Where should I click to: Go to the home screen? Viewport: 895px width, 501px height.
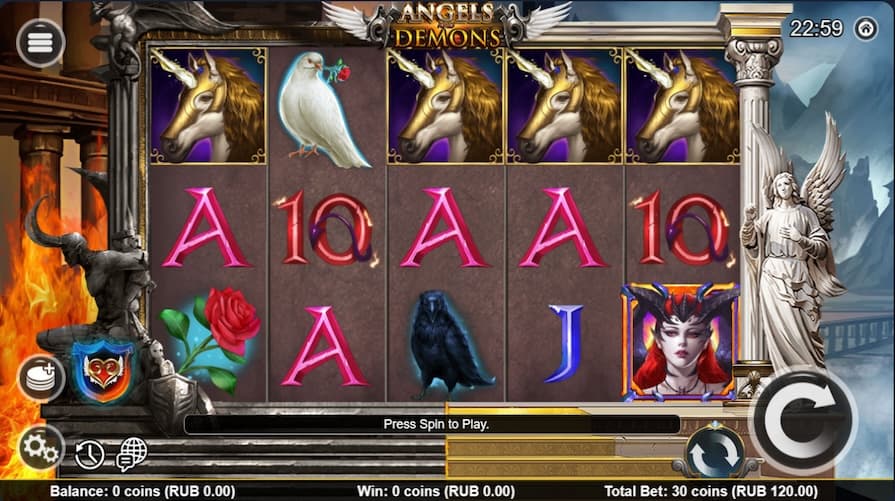tap(866, 28)
